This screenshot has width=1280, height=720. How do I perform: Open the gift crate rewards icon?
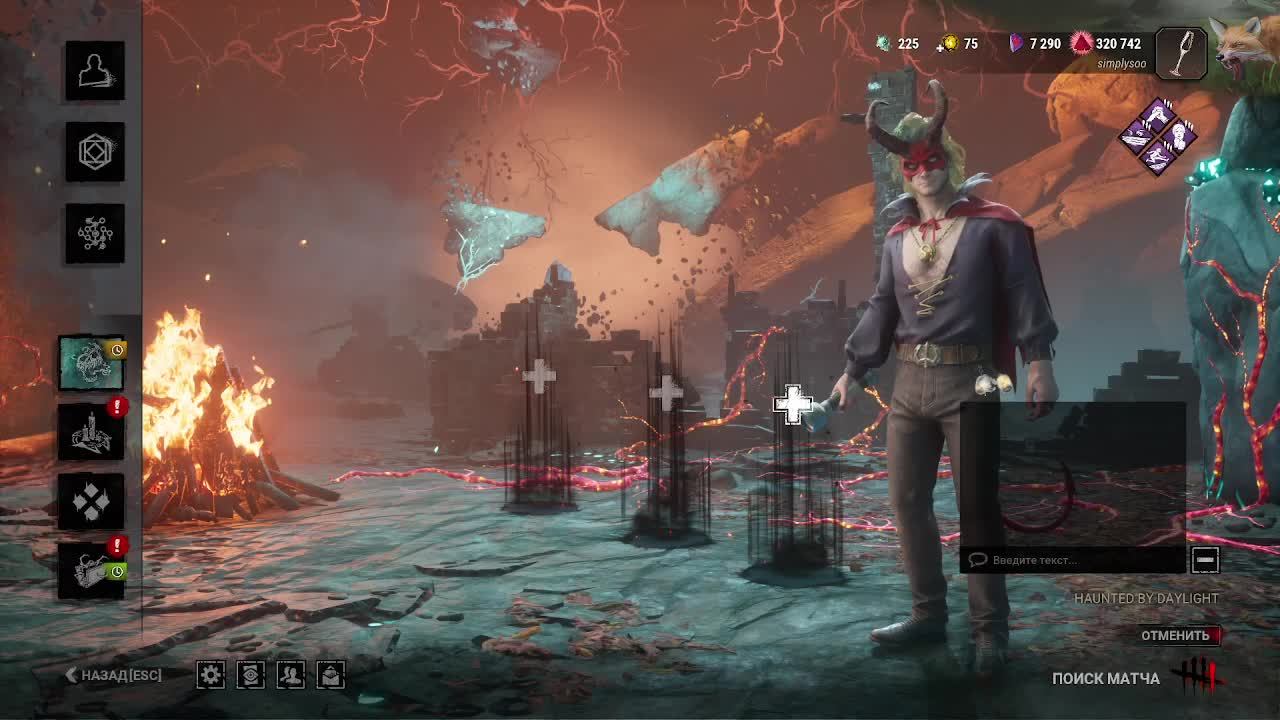[x=91, y=571]
